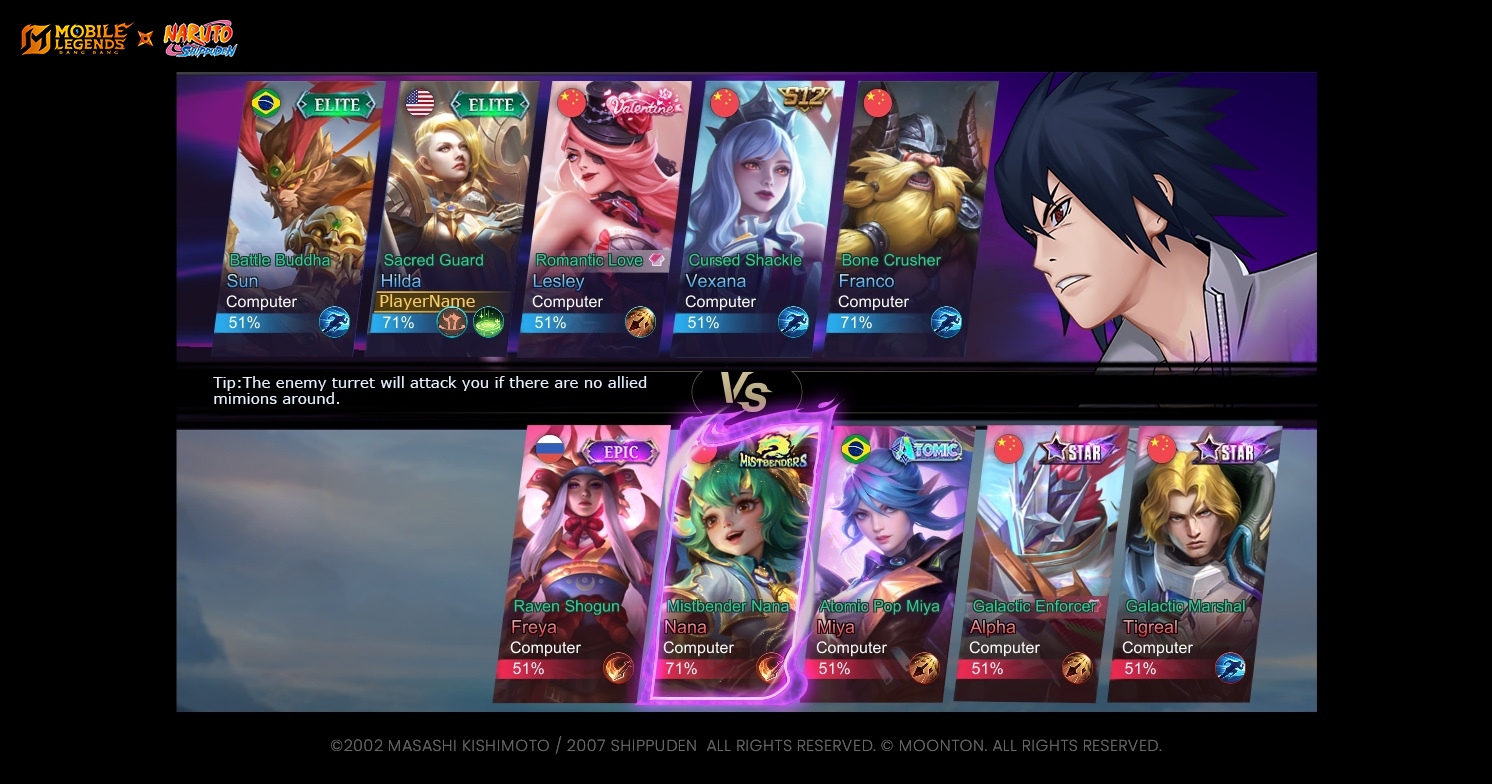1492x784 pixels.
Task: Click the battle spell icon on Freya's card
Action: 618,668
